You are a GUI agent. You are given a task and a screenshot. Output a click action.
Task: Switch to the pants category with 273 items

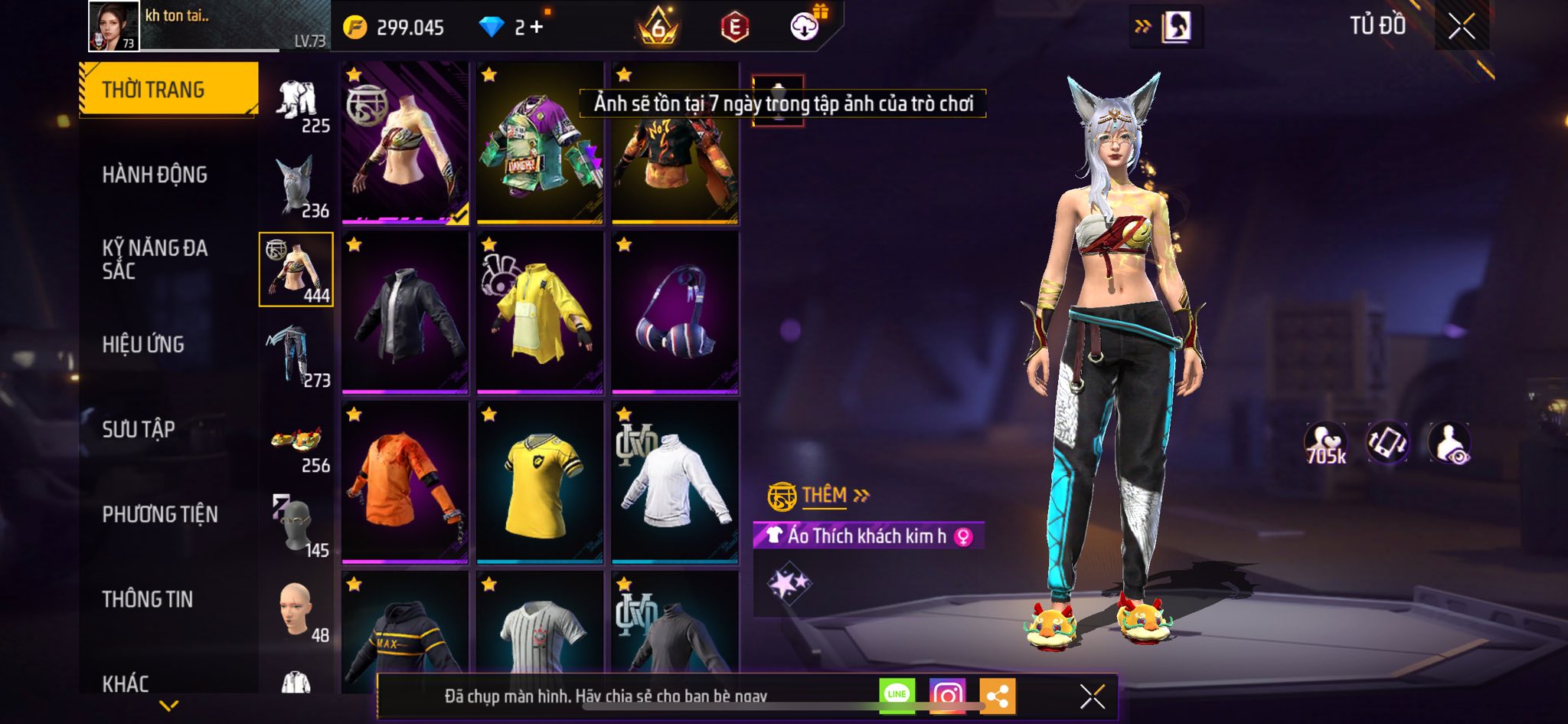(297, 356)
